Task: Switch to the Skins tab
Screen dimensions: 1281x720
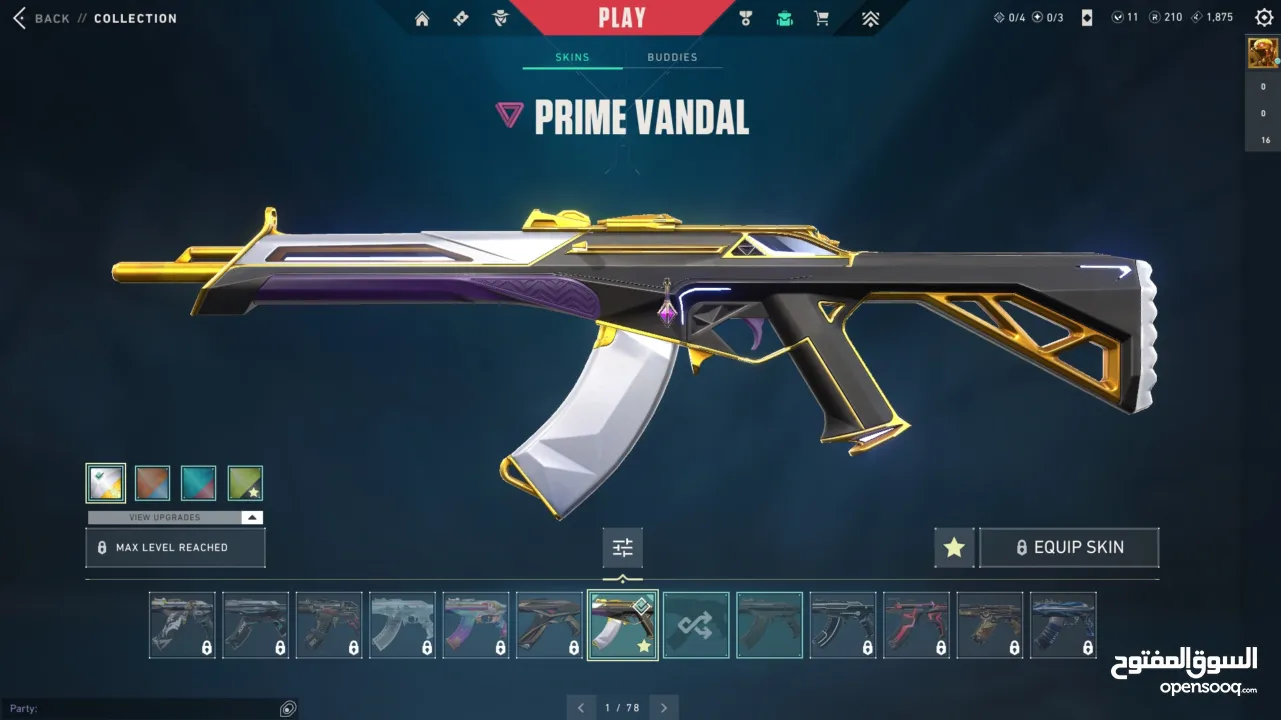Action: click(572, 57)
